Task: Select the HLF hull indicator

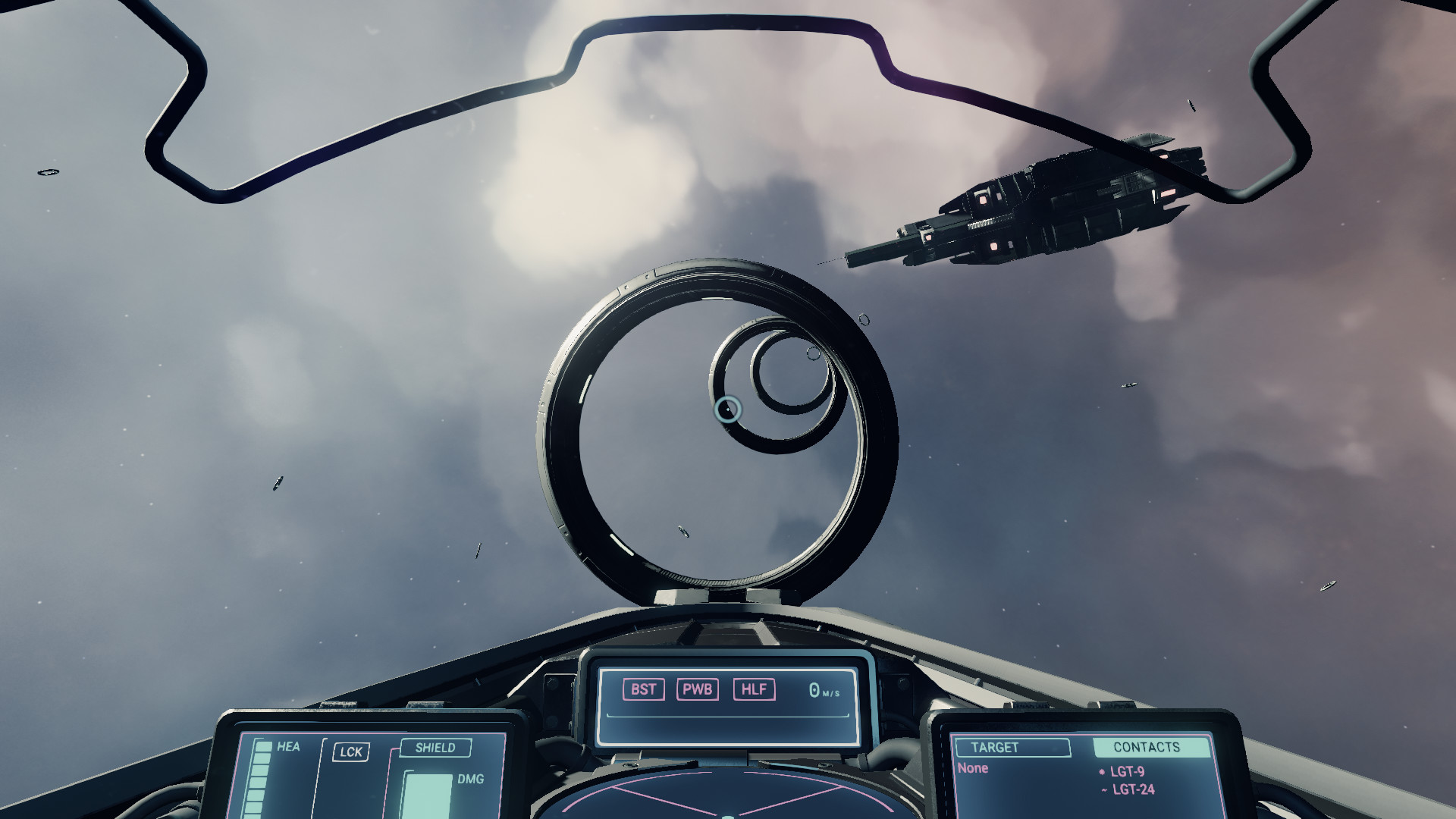Action: point(754,689)
